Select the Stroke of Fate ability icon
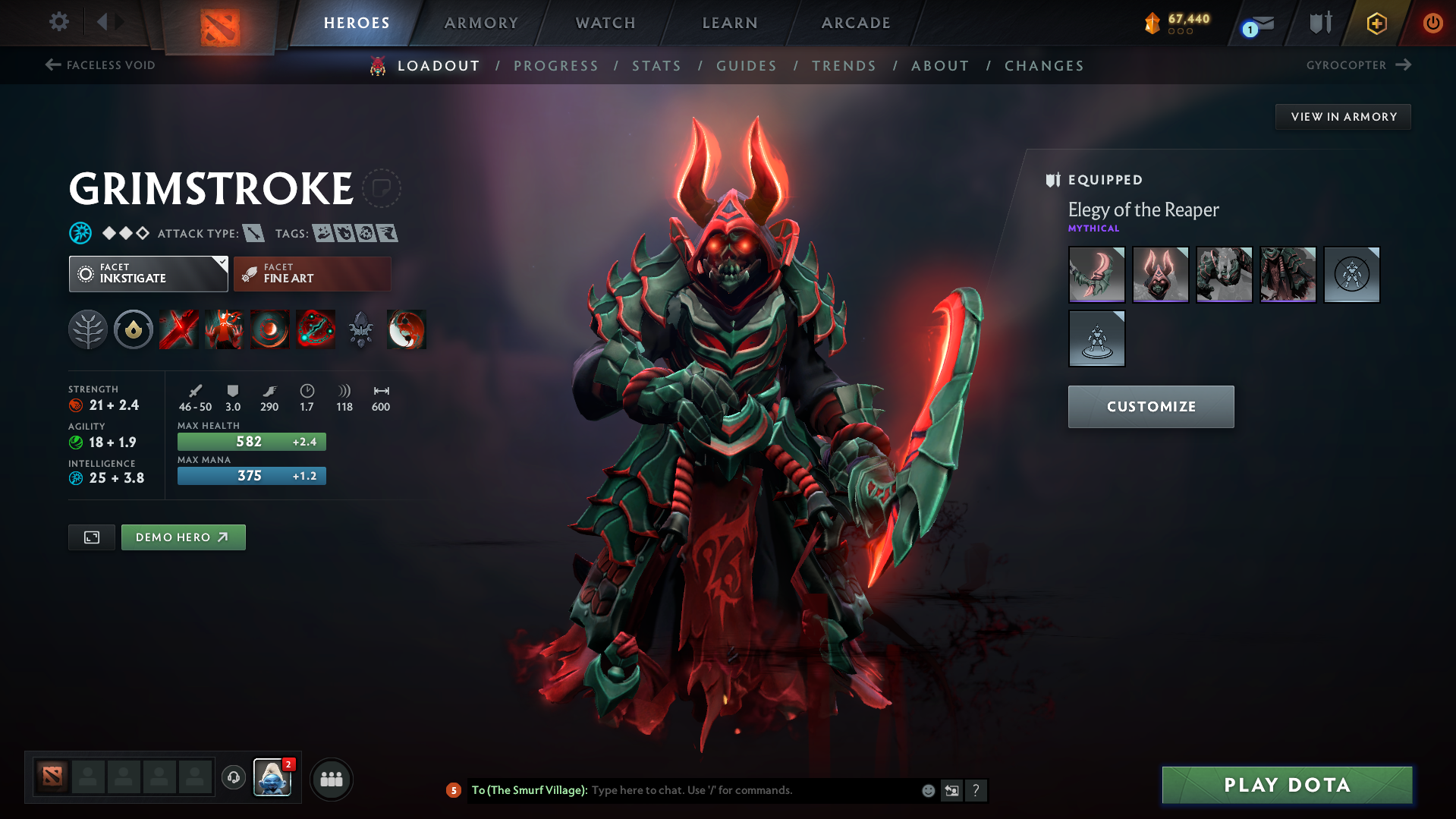The image size is (1456, 819). click(178, 329)
